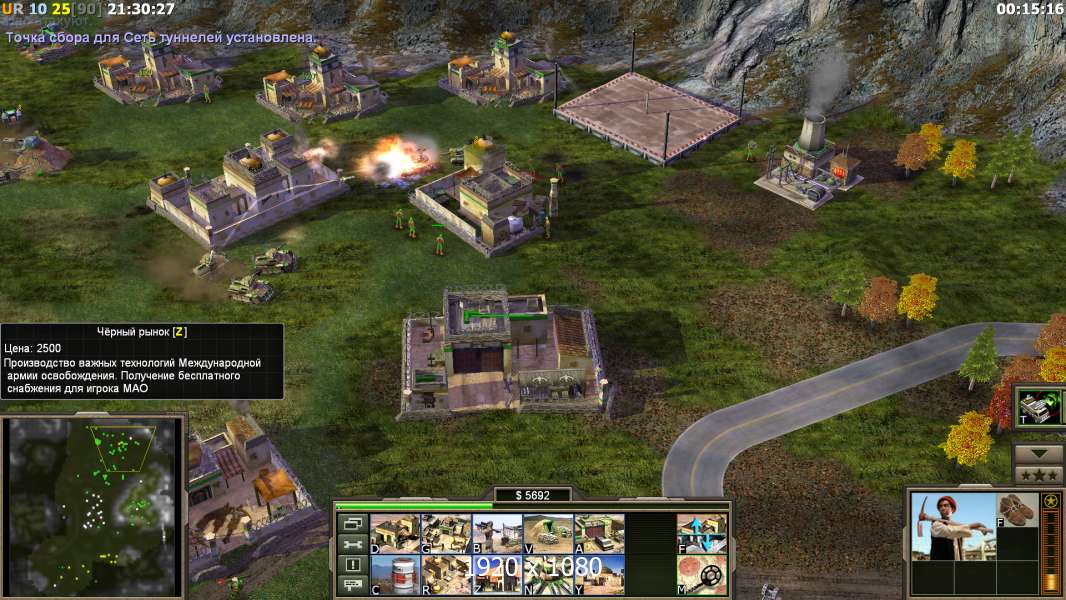Select the red-and-white barrel build icon labeled C
Screen dimensions: 1066x600
395,574
